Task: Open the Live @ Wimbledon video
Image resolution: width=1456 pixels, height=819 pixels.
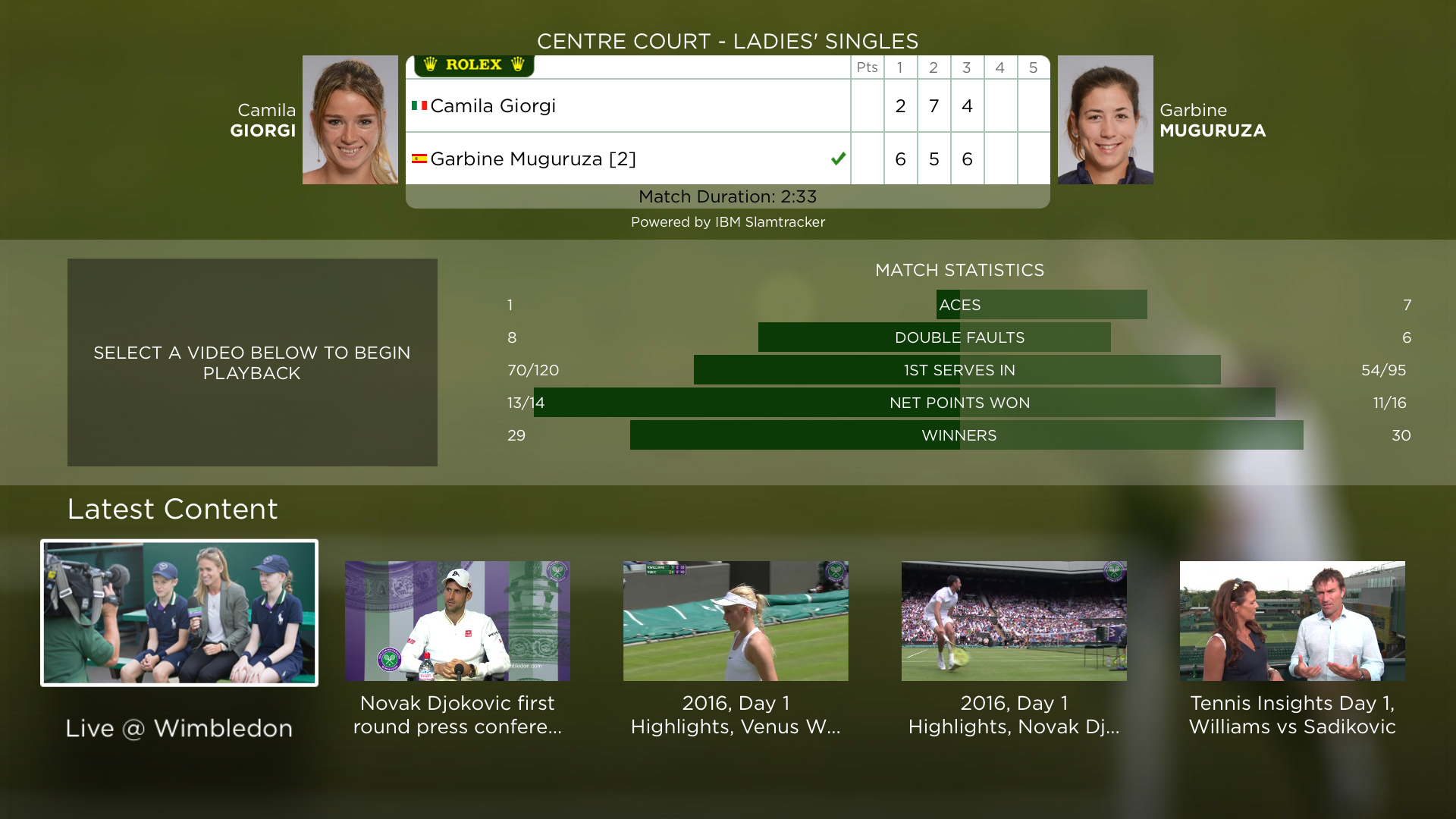Action: point(179,613)
